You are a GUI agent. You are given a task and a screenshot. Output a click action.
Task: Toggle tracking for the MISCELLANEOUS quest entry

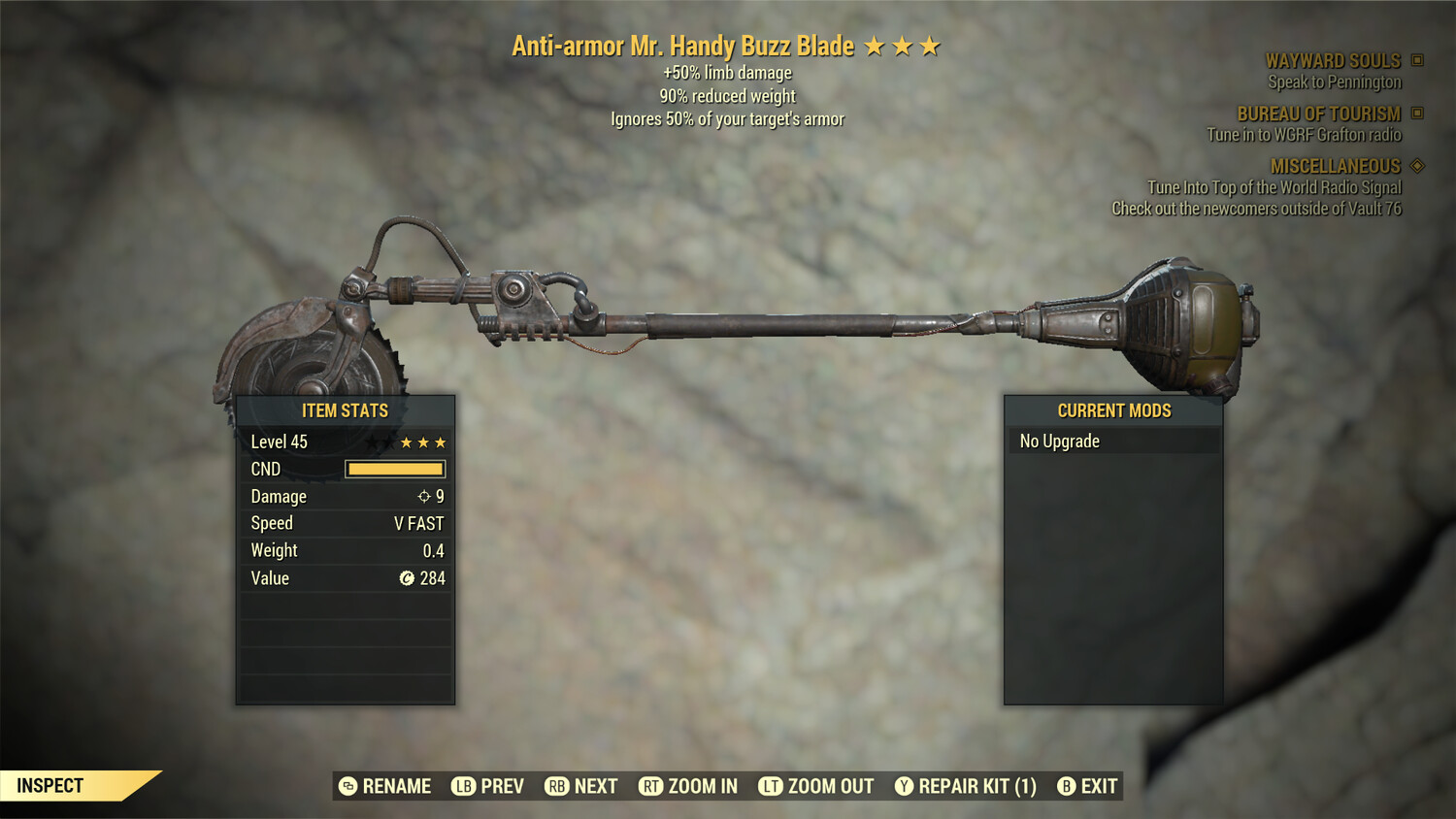tap(1417, 166)
